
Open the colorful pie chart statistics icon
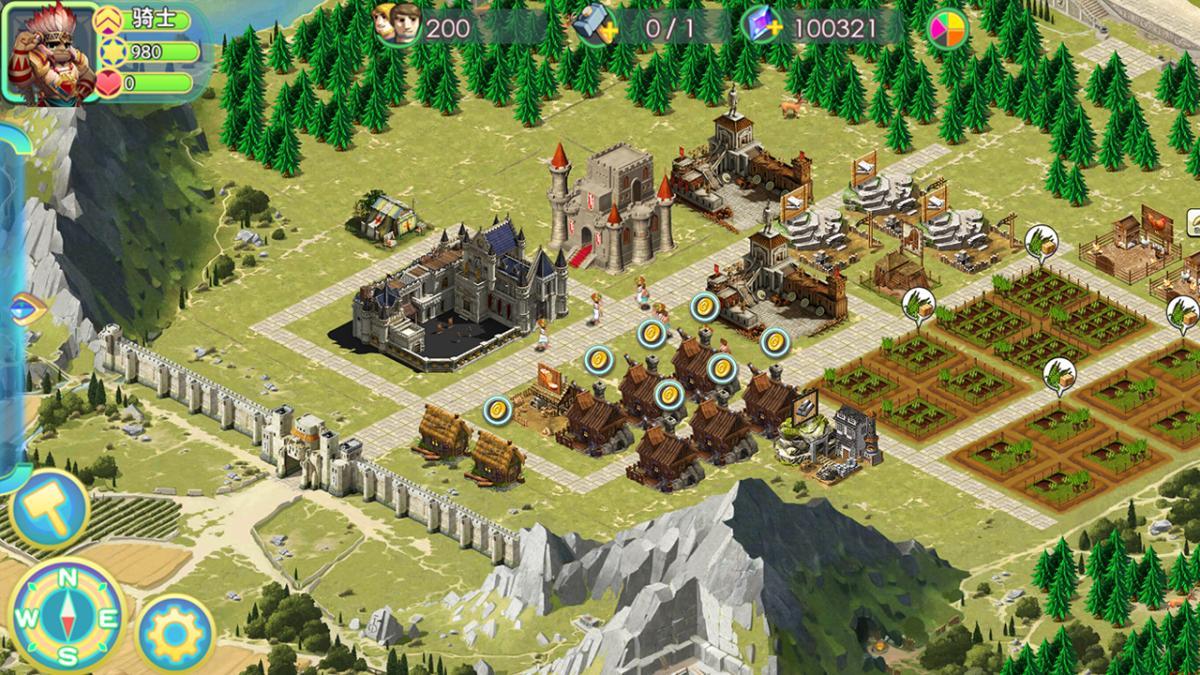(946, 29)
